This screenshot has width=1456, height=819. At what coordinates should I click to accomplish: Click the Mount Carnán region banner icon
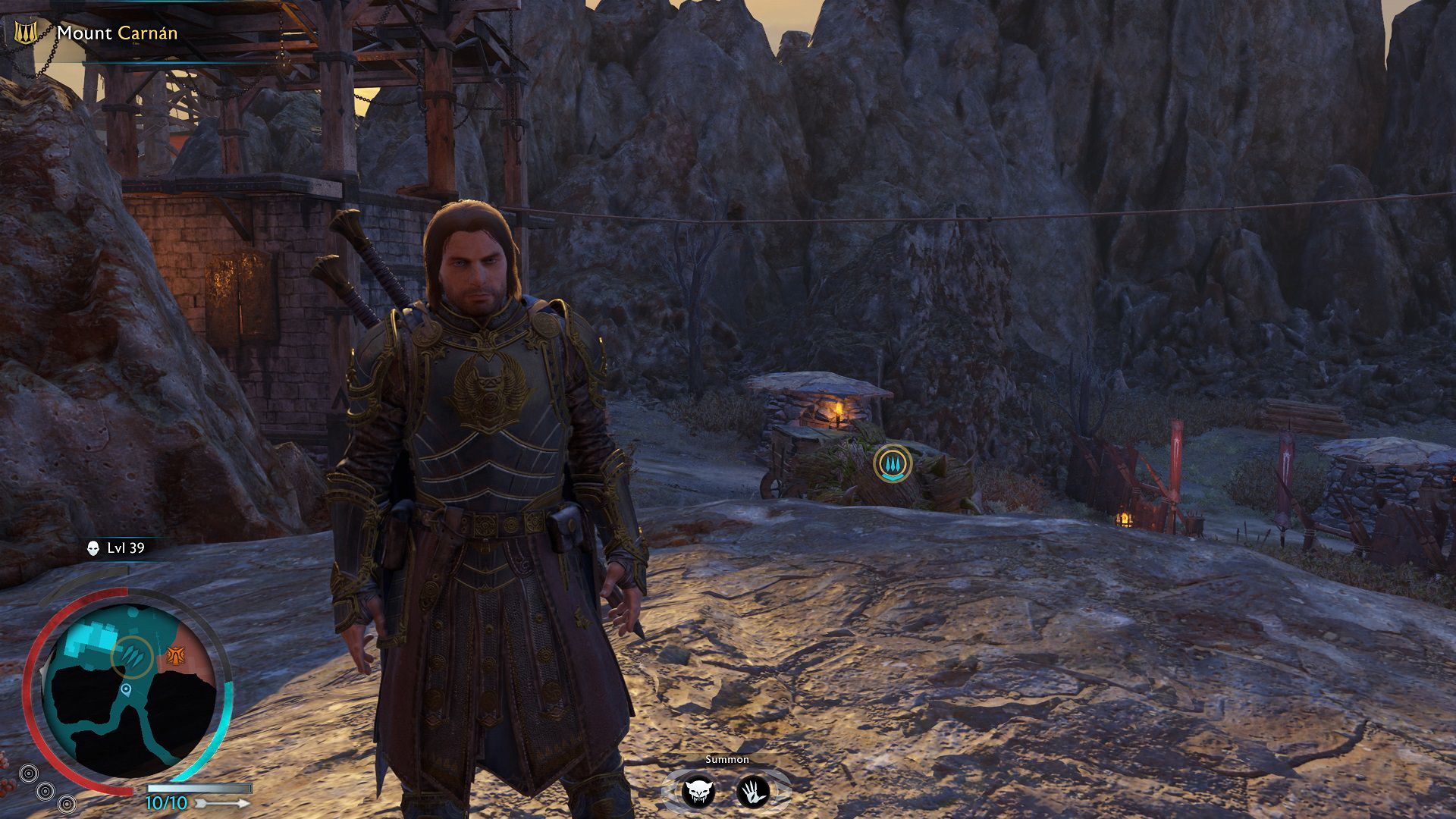click(25, 33)
